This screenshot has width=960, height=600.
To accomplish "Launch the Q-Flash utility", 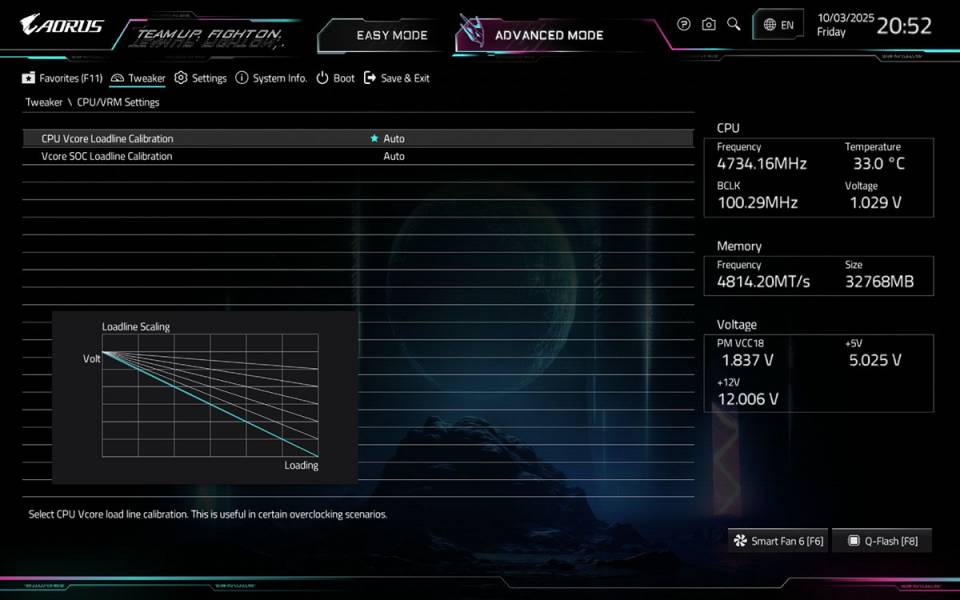I will (882, 541).
